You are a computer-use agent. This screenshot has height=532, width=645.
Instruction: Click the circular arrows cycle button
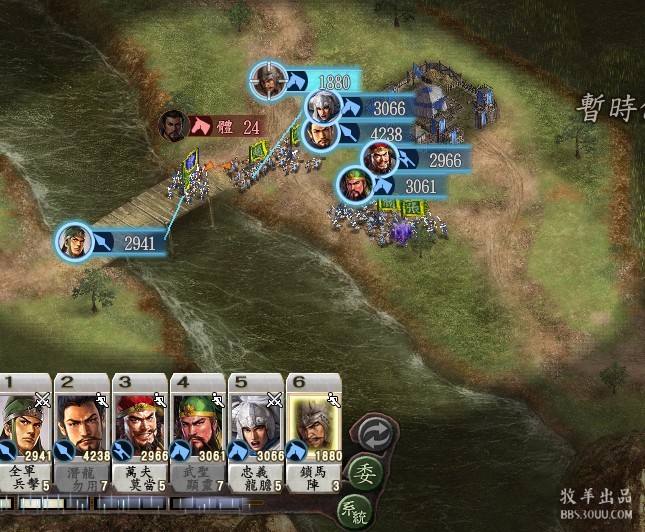point(376,434)
